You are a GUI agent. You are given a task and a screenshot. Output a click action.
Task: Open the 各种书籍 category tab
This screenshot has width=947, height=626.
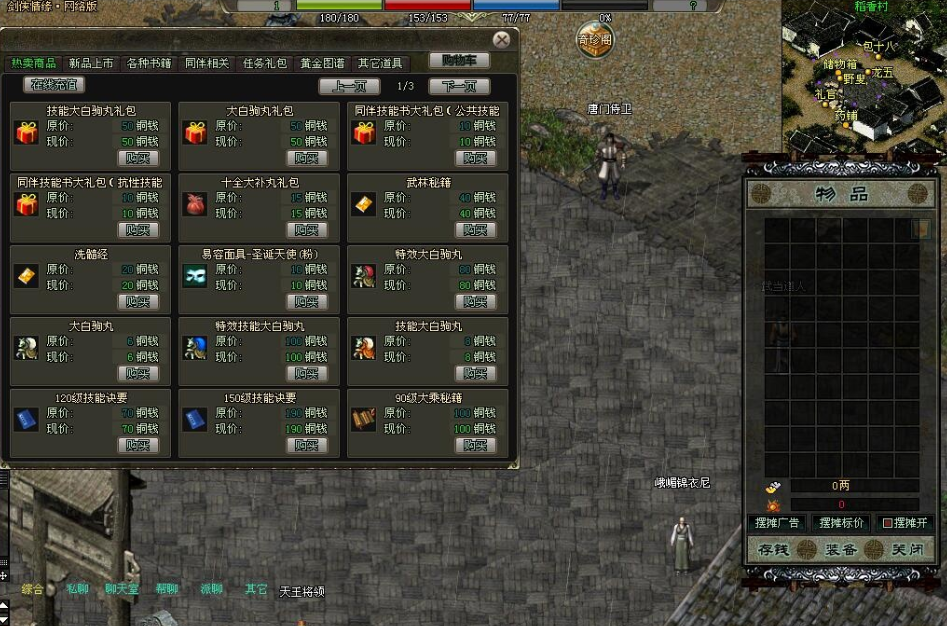[149, 63]
